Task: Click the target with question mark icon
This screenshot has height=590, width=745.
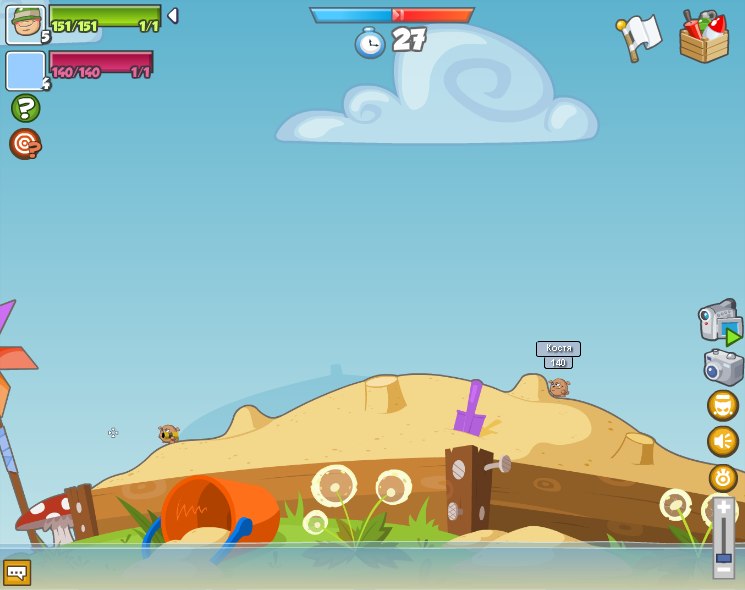Action: tap(25, 144)
